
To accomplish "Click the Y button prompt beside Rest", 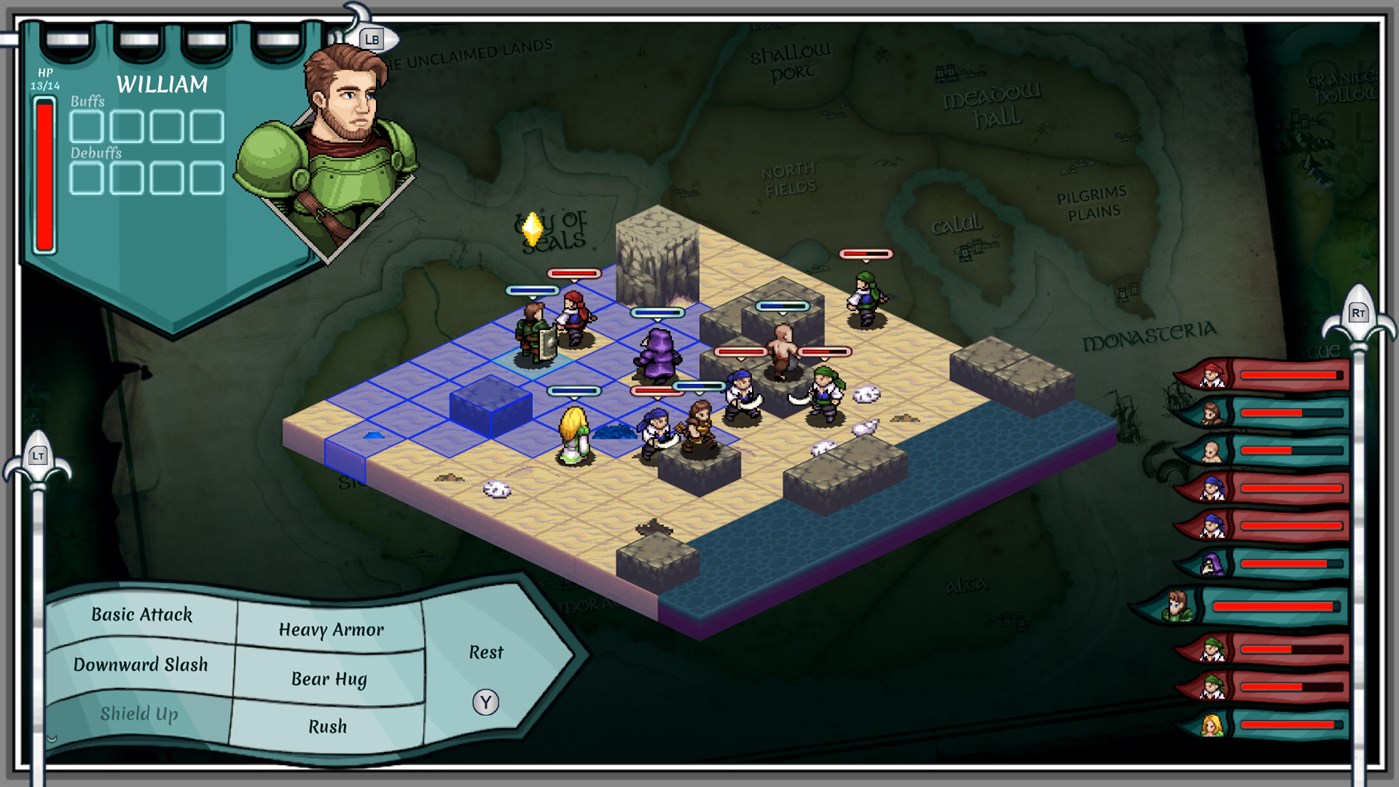I will [485, 701].
